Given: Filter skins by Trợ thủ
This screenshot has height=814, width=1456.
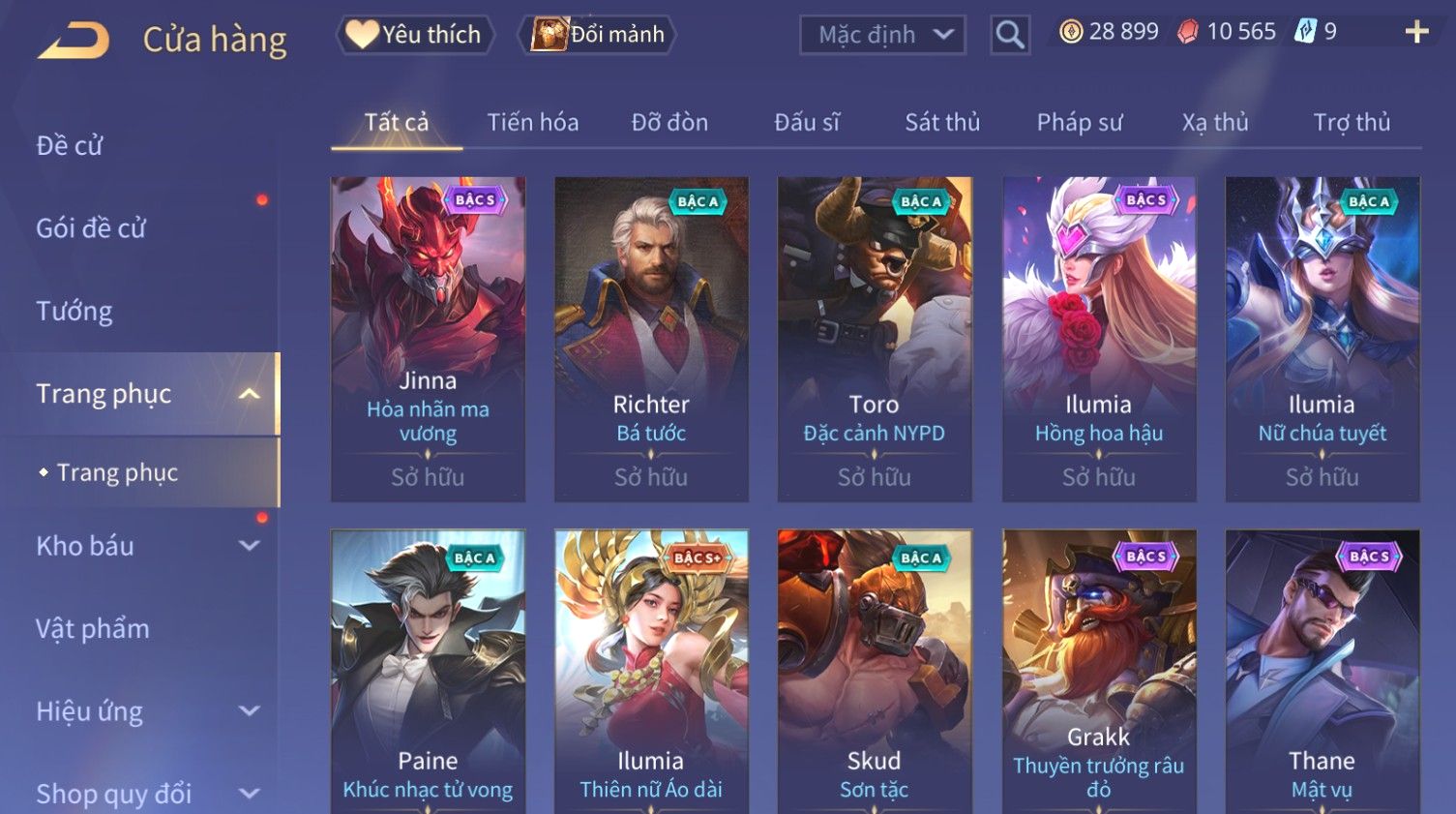Looking at the screenshot, I should coord(1352,123).
